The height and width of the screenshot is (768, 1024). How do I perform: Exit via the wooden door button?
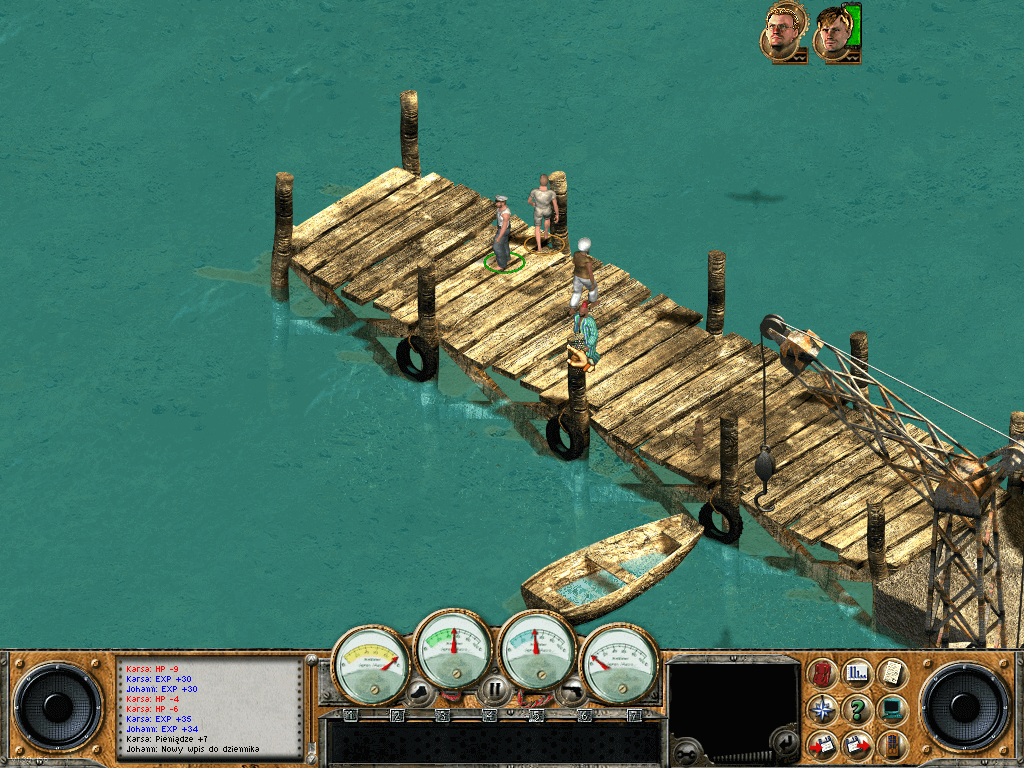891,744
